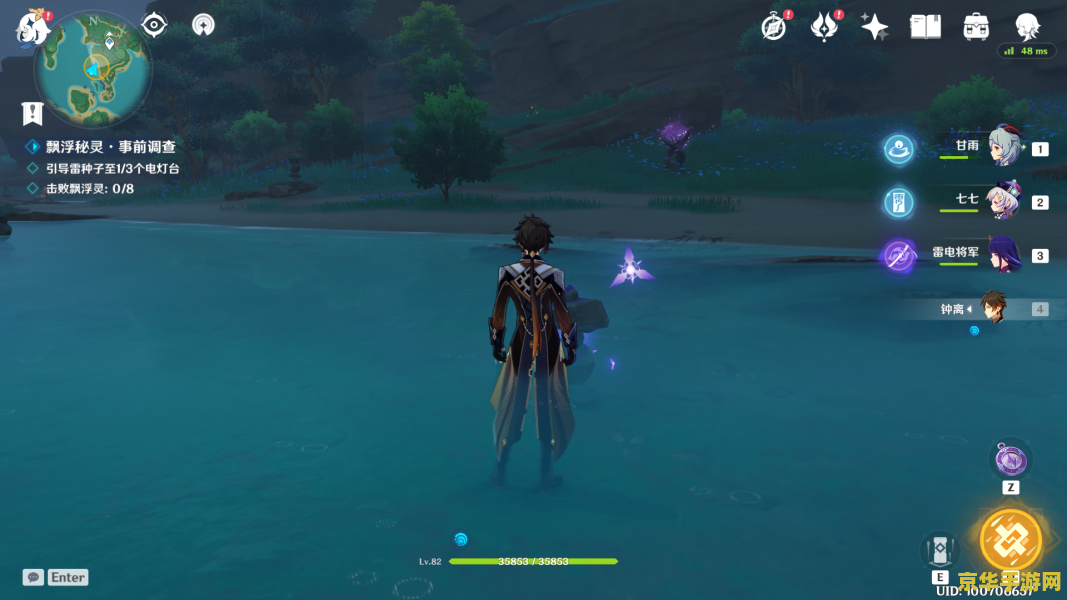Select active character 钟离 in party list
Screen dimensions: 1067x600
[992, 308]
